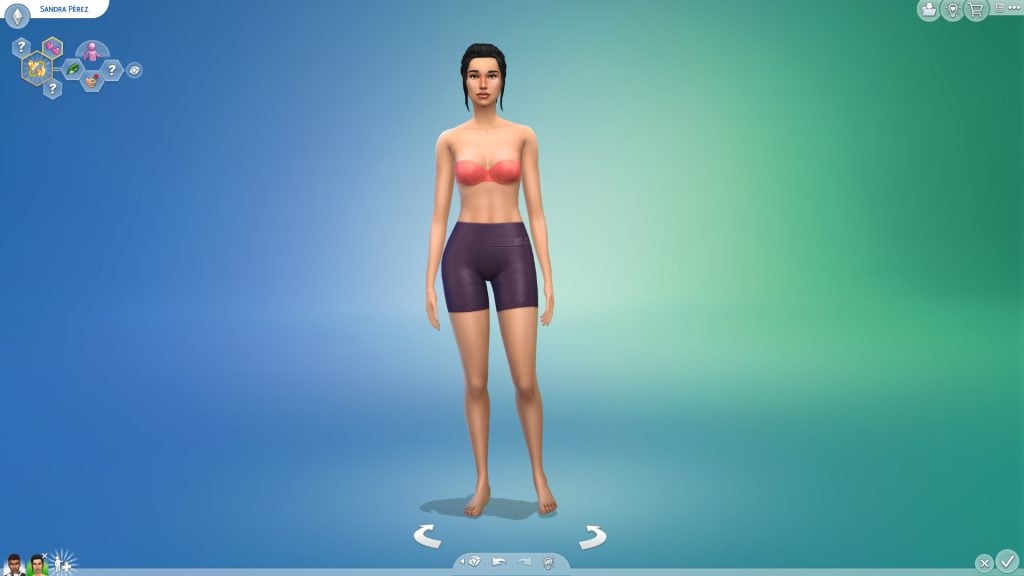Rotate the sim using the right arrow
This screenshot has width=1024, height=576.
point(592,537)
